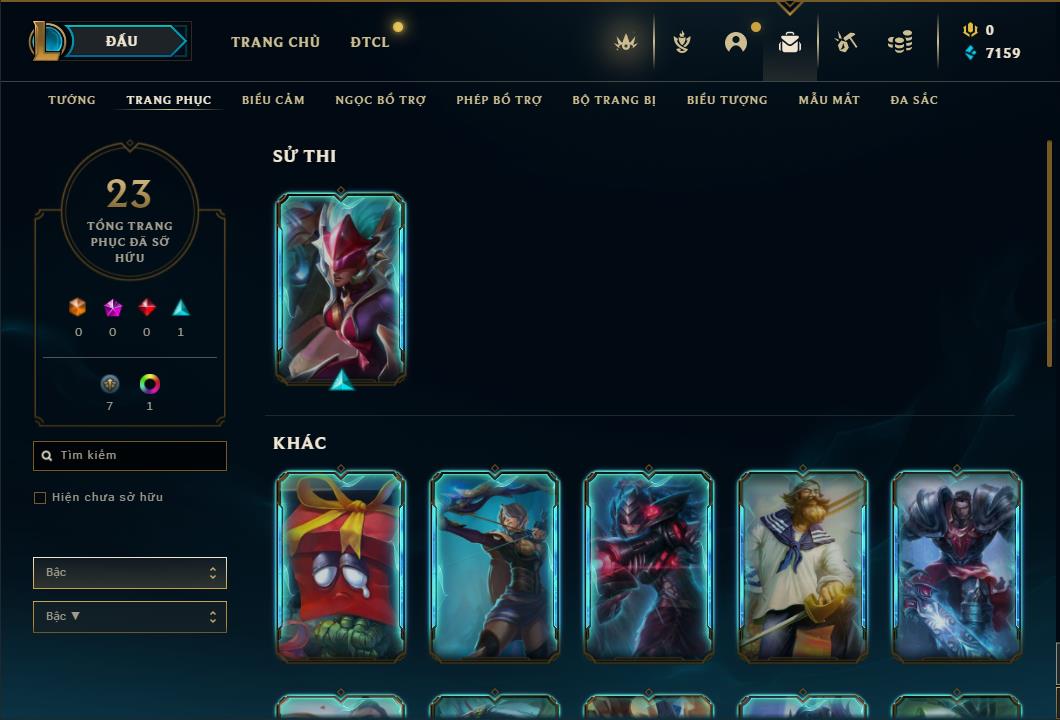
Task: Open the NGỌC BỔ TRỢ tab
Action: (380, 100)
